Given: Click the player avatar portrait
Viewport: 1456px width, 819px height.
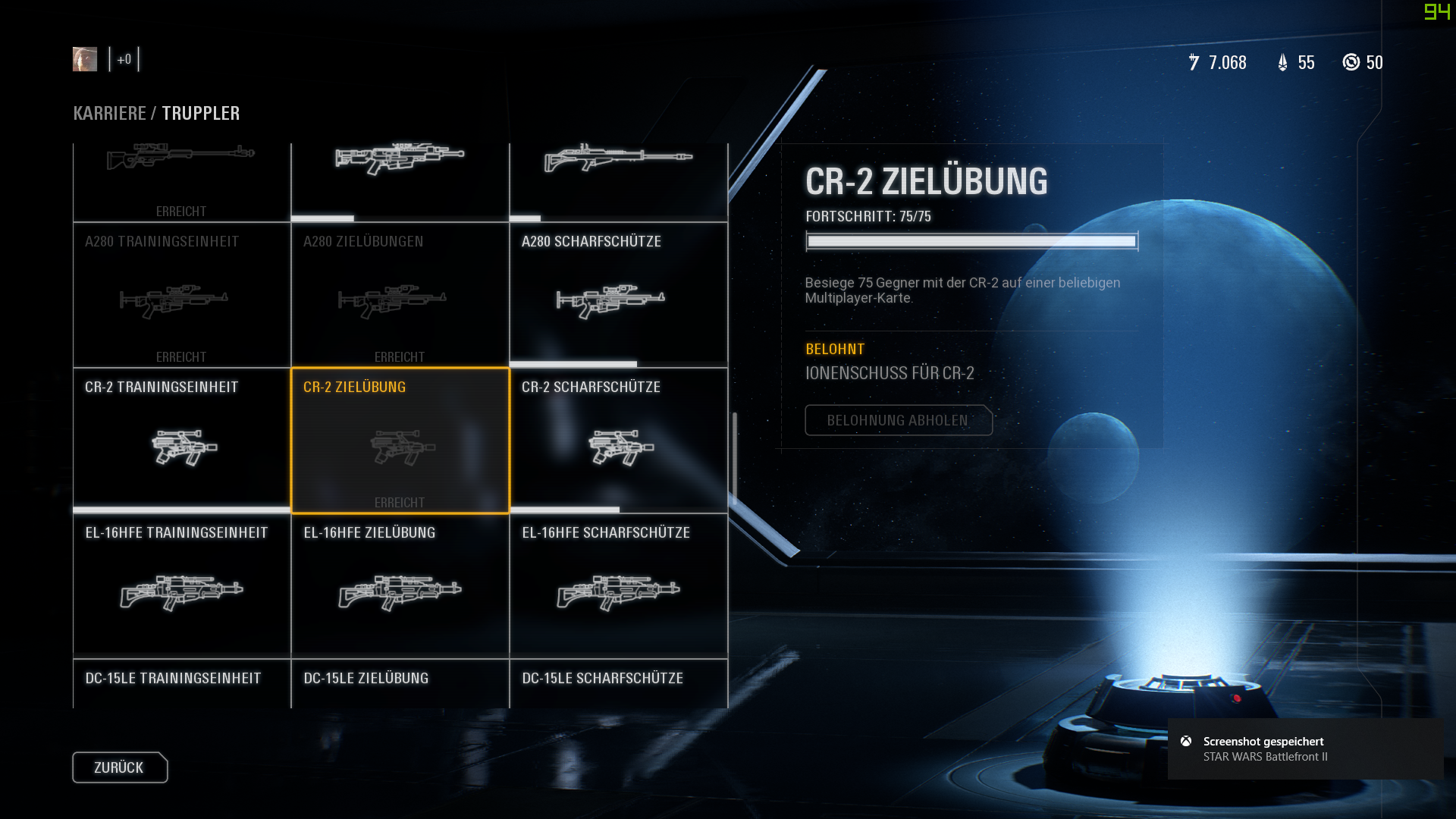Looking at the screenshot, I should pyautogui.click(x=85, y=59).
